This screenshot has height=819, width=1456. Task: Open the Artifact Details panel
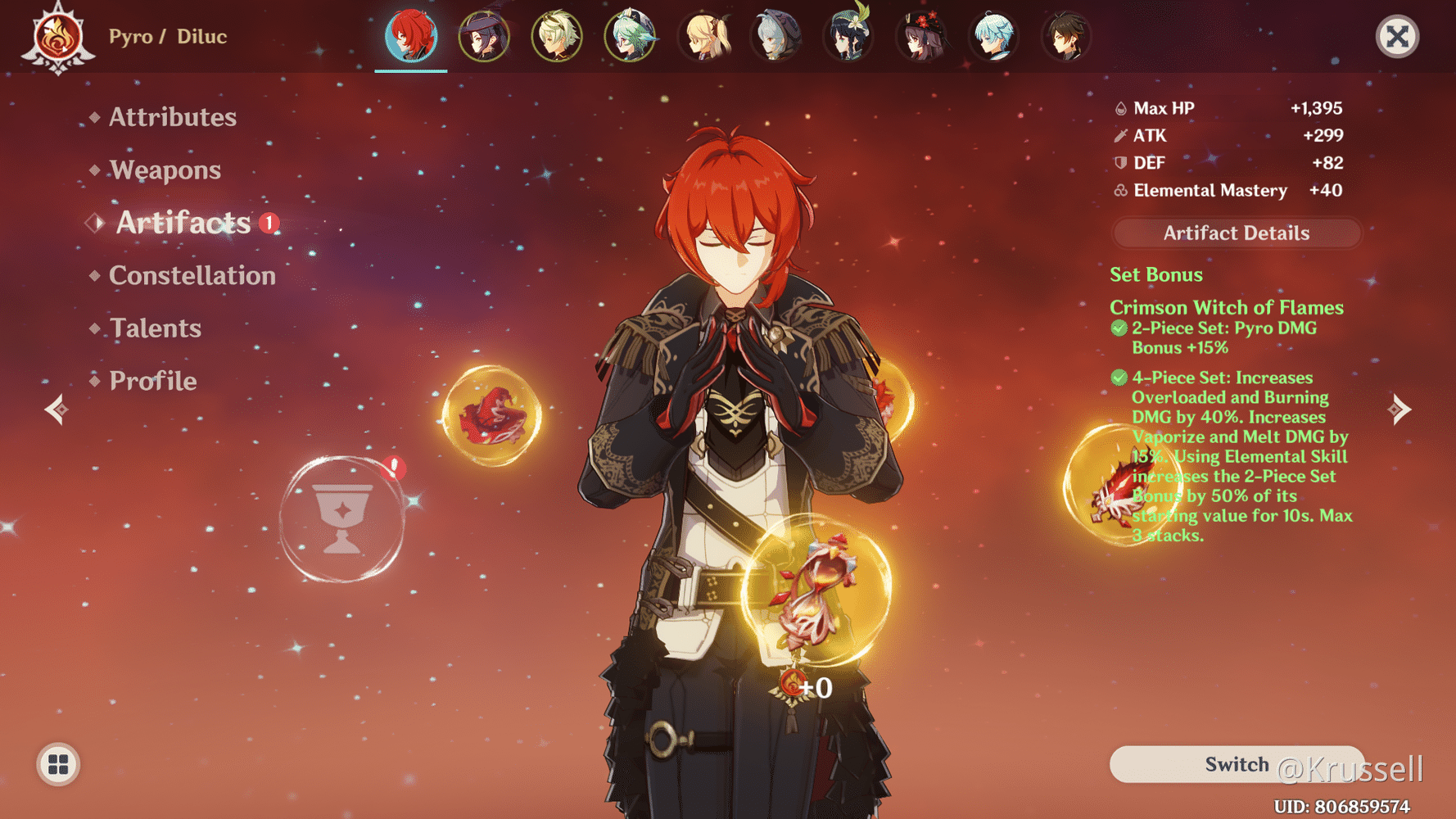click(1235, 233)
